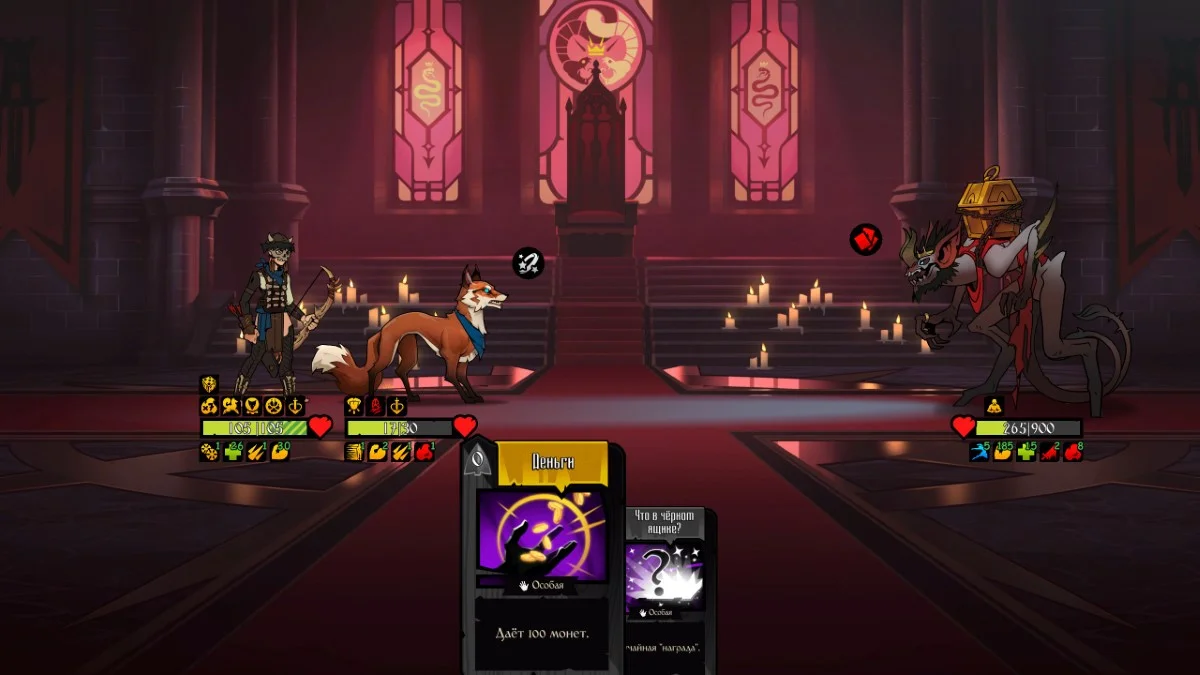Image resolution: width=1200 pixels, height=675 pixels.
Task: Inspect the enemy's yellow meditating-figure trait
Action: click(x=993, y=406)
